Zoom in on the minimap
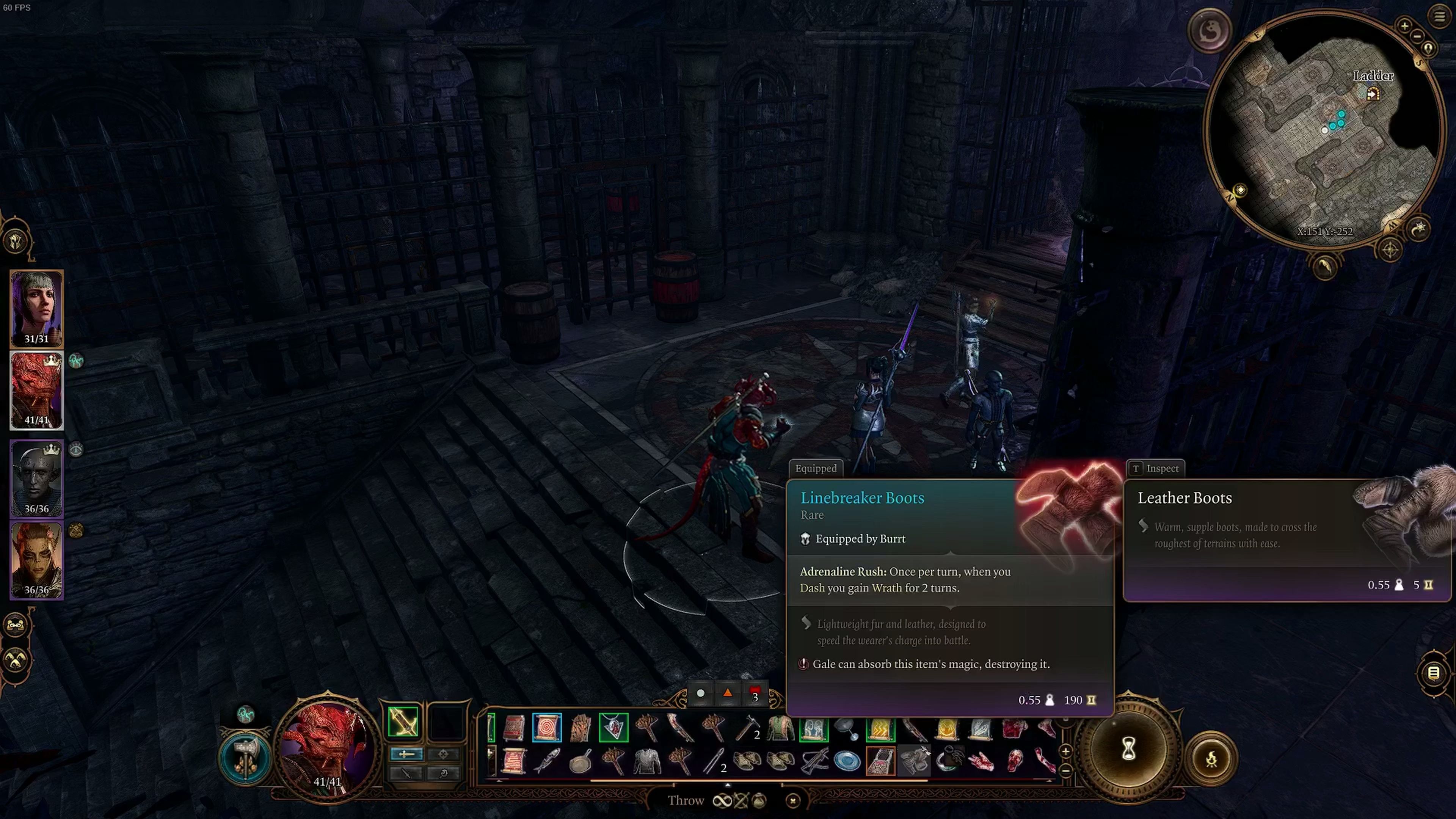Screen dimensions: 1456x819 [1404, 25]
